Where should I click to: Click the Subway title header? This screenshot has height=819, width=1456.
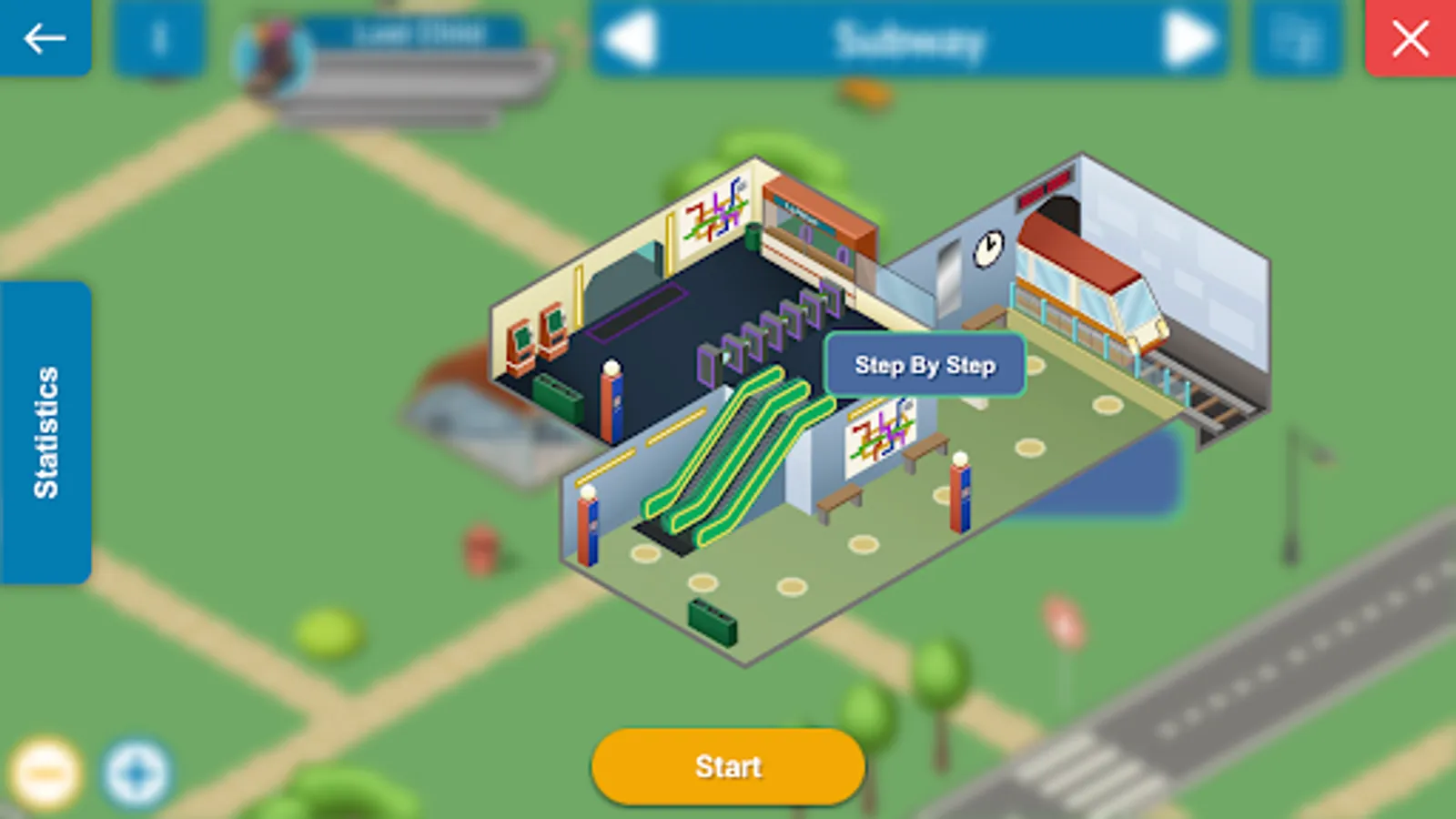910,38
